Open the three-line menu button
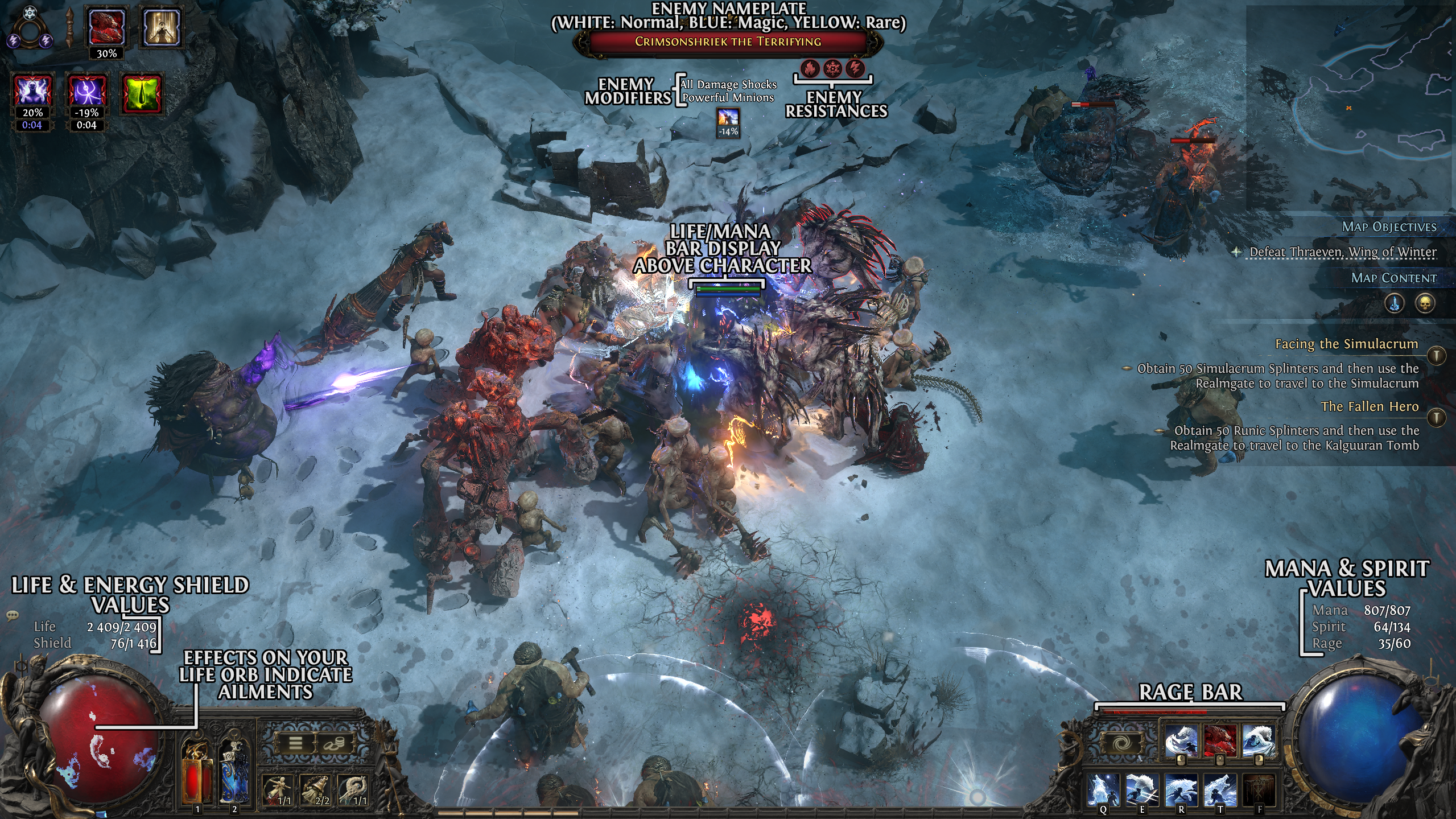Image resolution: width=1456 pixels, height=819 pixels. (x=295, y=743)
